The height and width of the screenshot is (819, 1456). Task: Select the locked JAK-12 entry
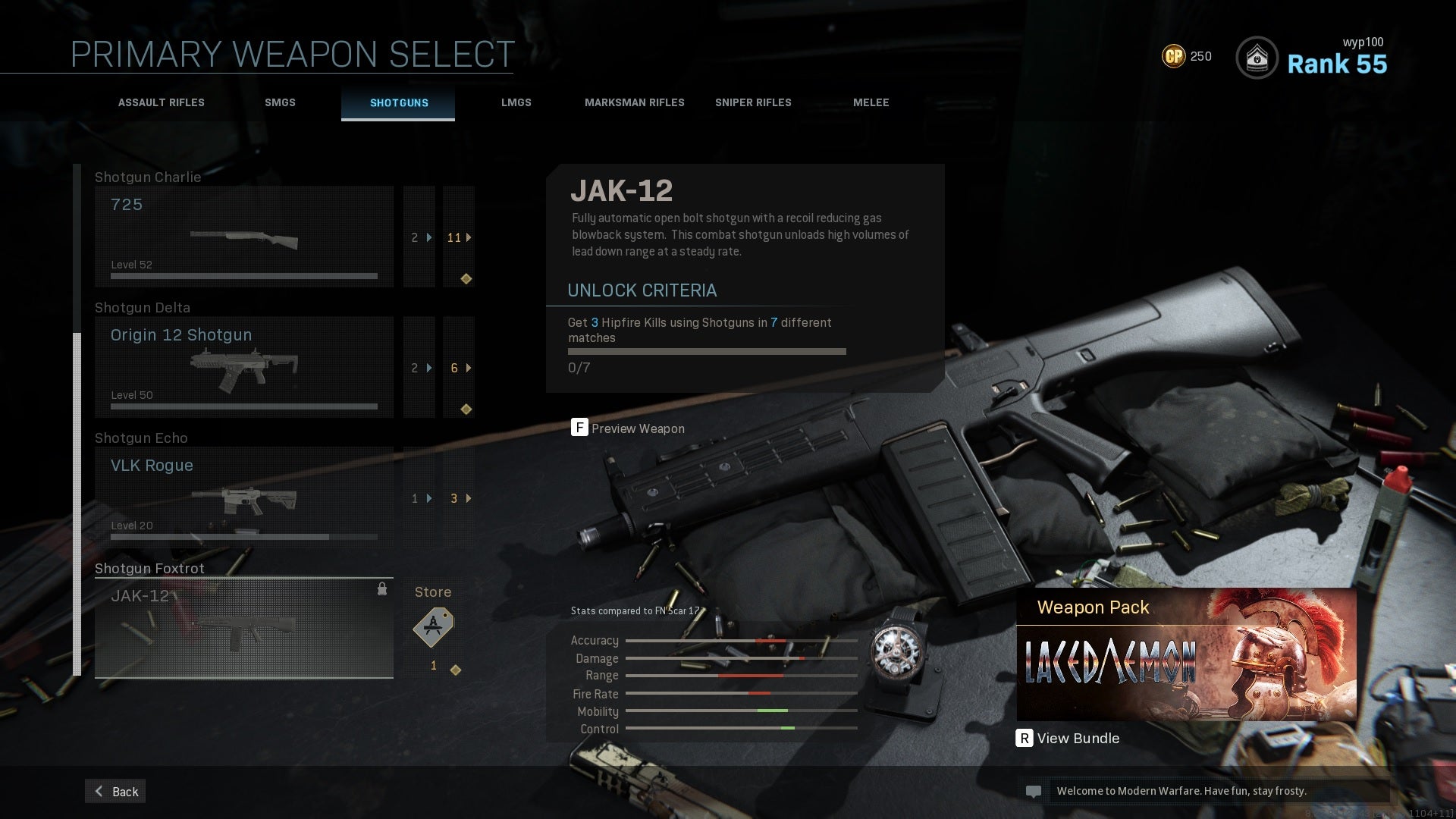[x=243, y=628]
